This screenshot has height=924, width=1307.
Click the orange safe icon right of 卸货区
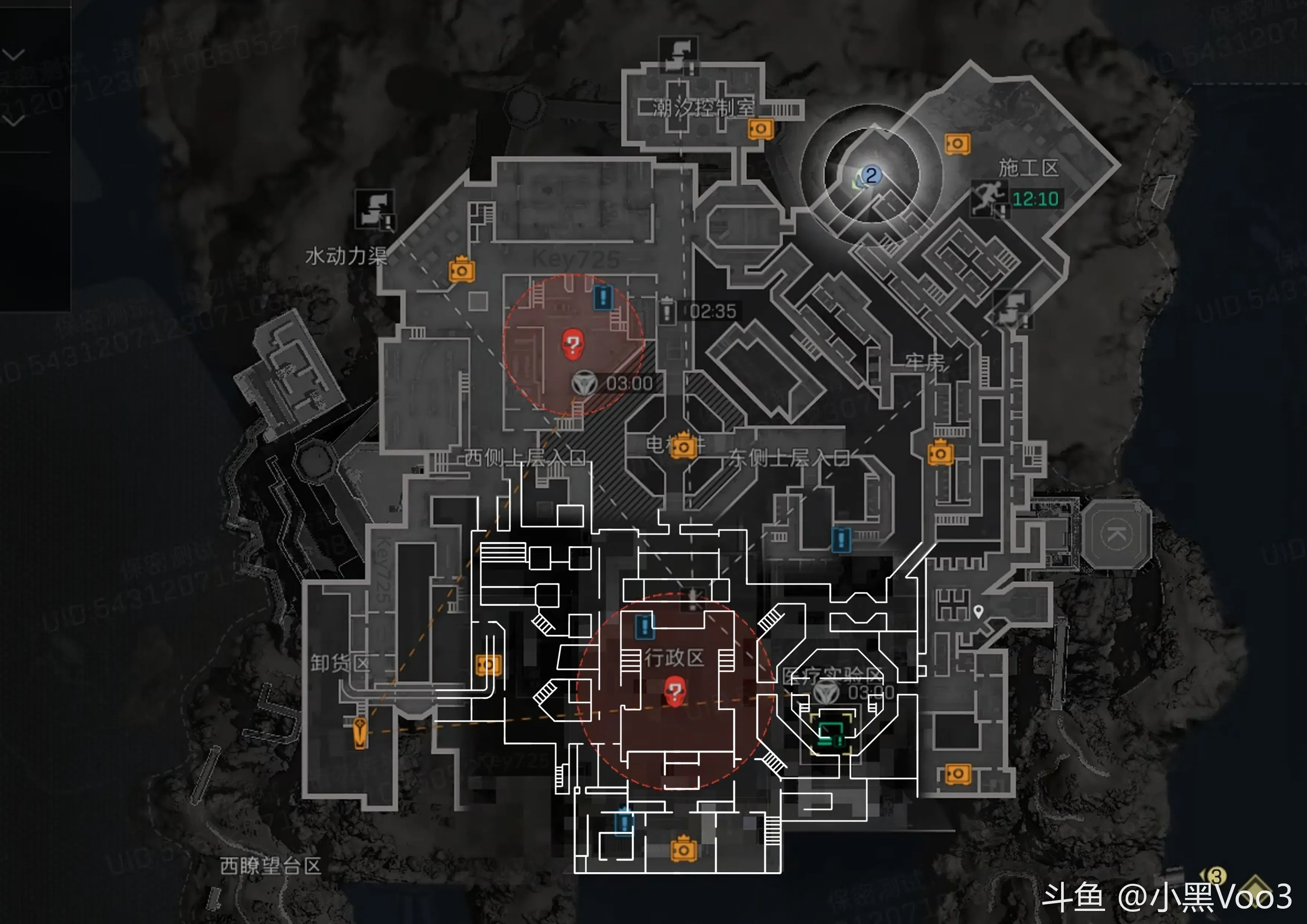tap(488, 664)
